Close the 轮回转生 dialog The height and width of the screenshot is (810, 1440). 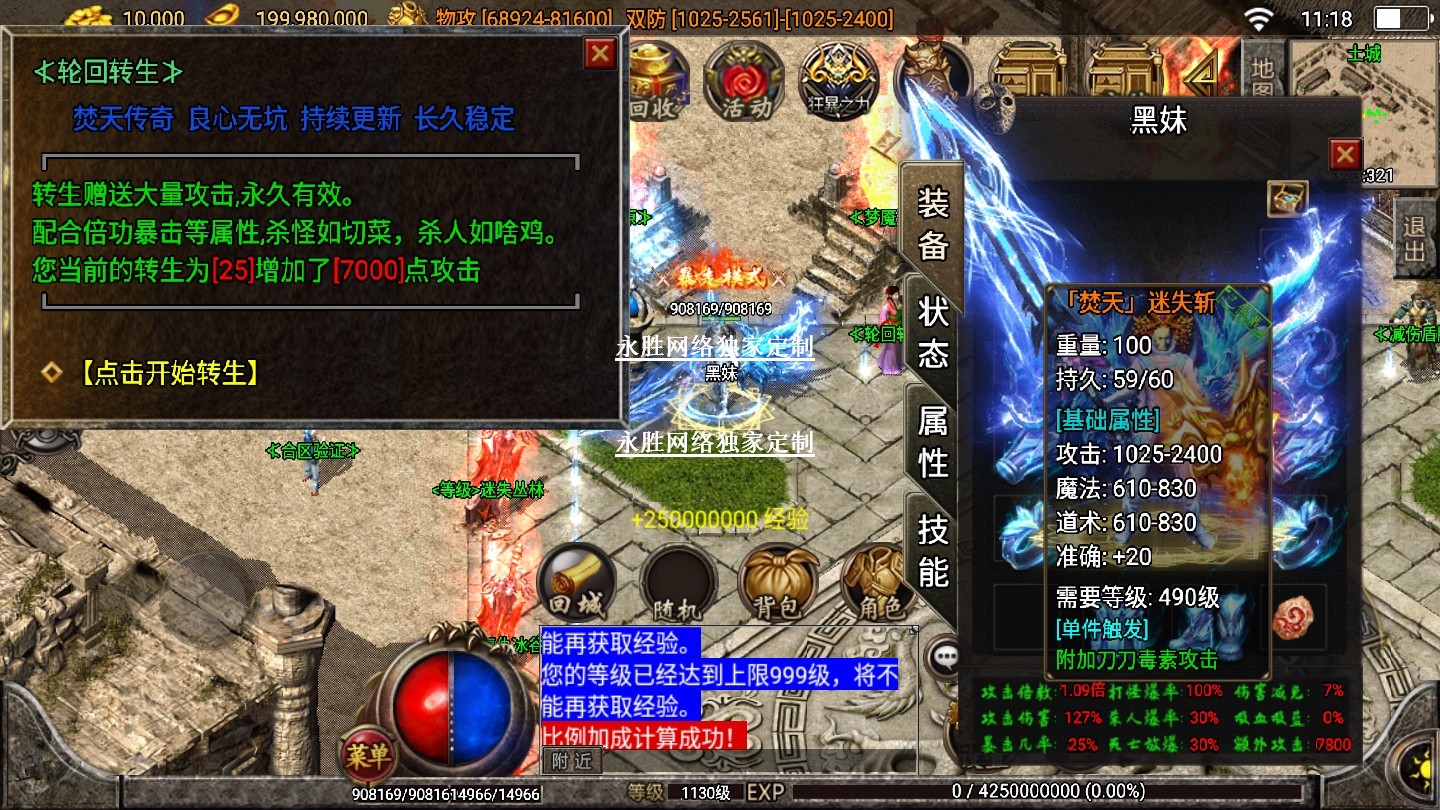point(600,53)
